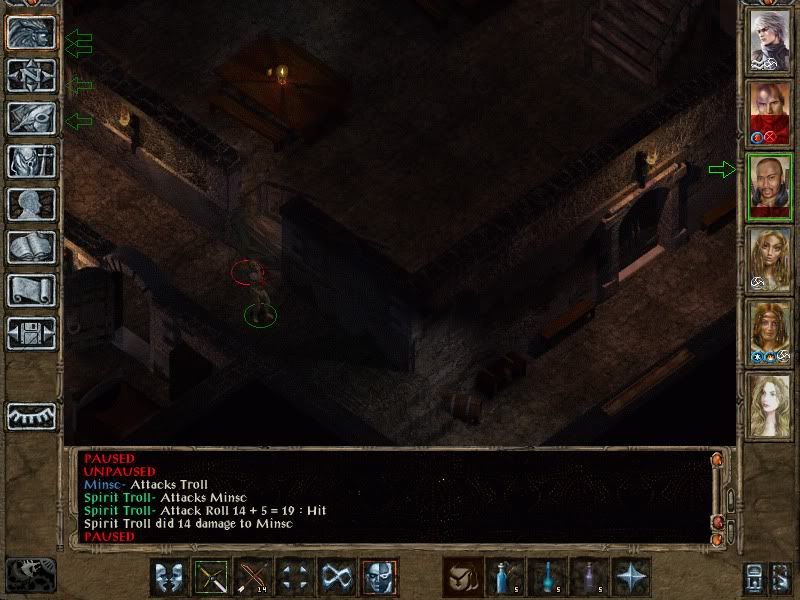Open the area map with compass button
The height and width of the screenshot is (600, 800).
click(x=30, y=76)
